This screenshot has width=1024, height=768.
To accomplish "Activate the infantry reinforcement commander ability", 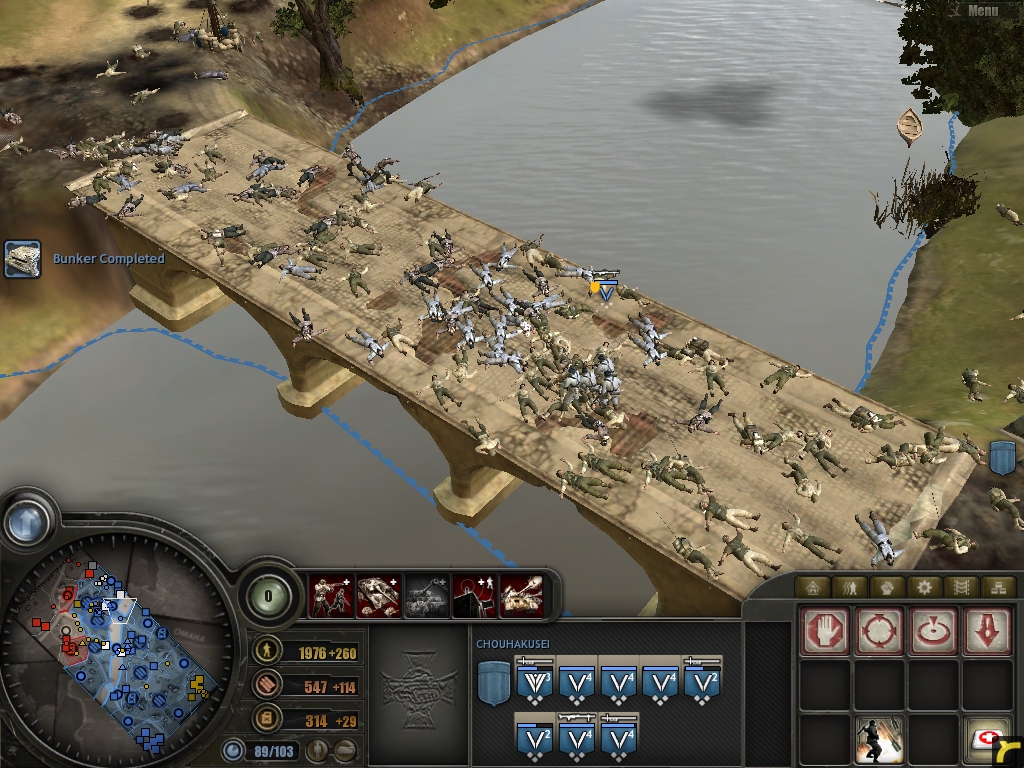I will [x=331, y=596].
